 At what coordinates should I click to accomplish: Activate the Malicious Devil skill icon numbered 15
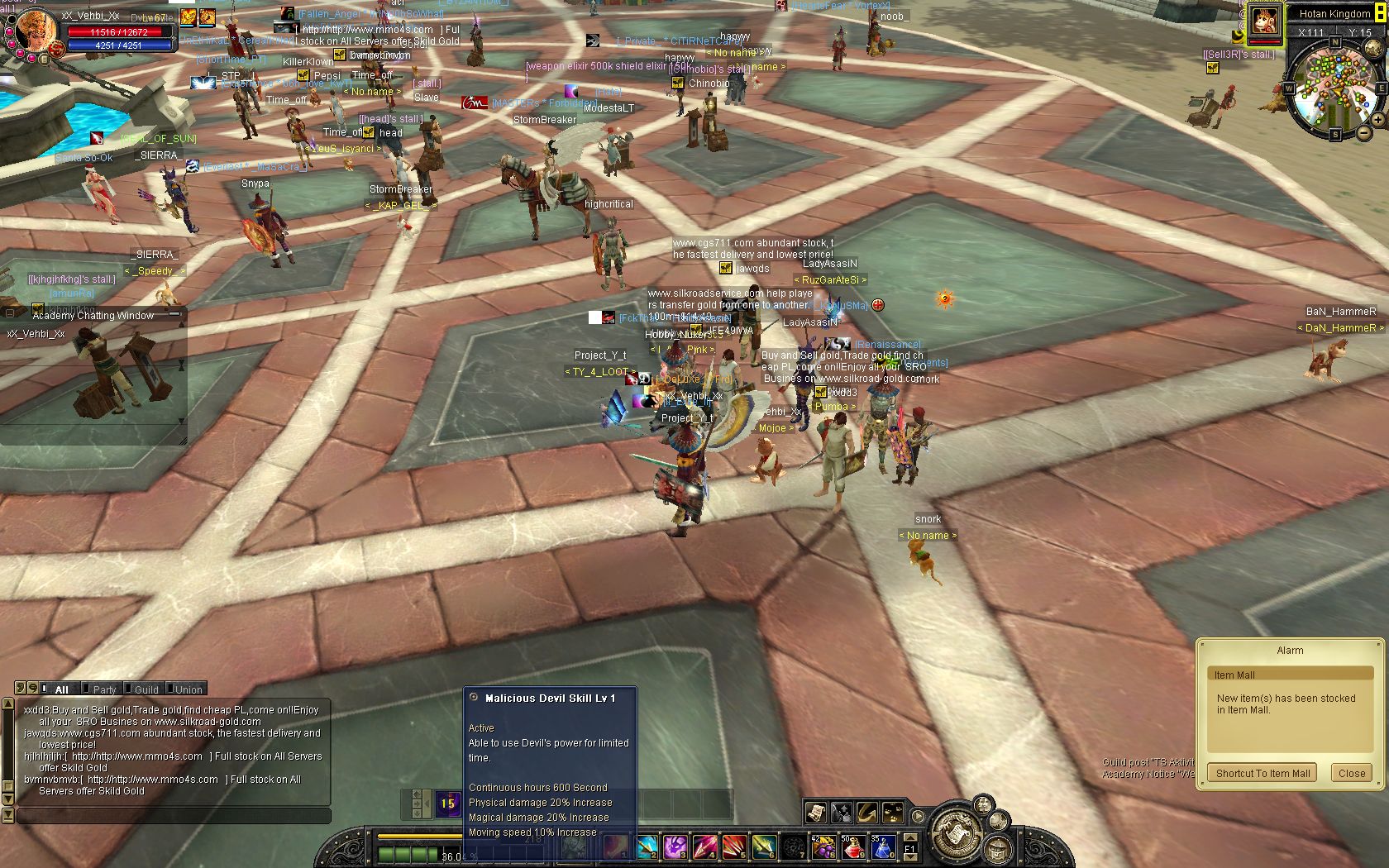448,804
